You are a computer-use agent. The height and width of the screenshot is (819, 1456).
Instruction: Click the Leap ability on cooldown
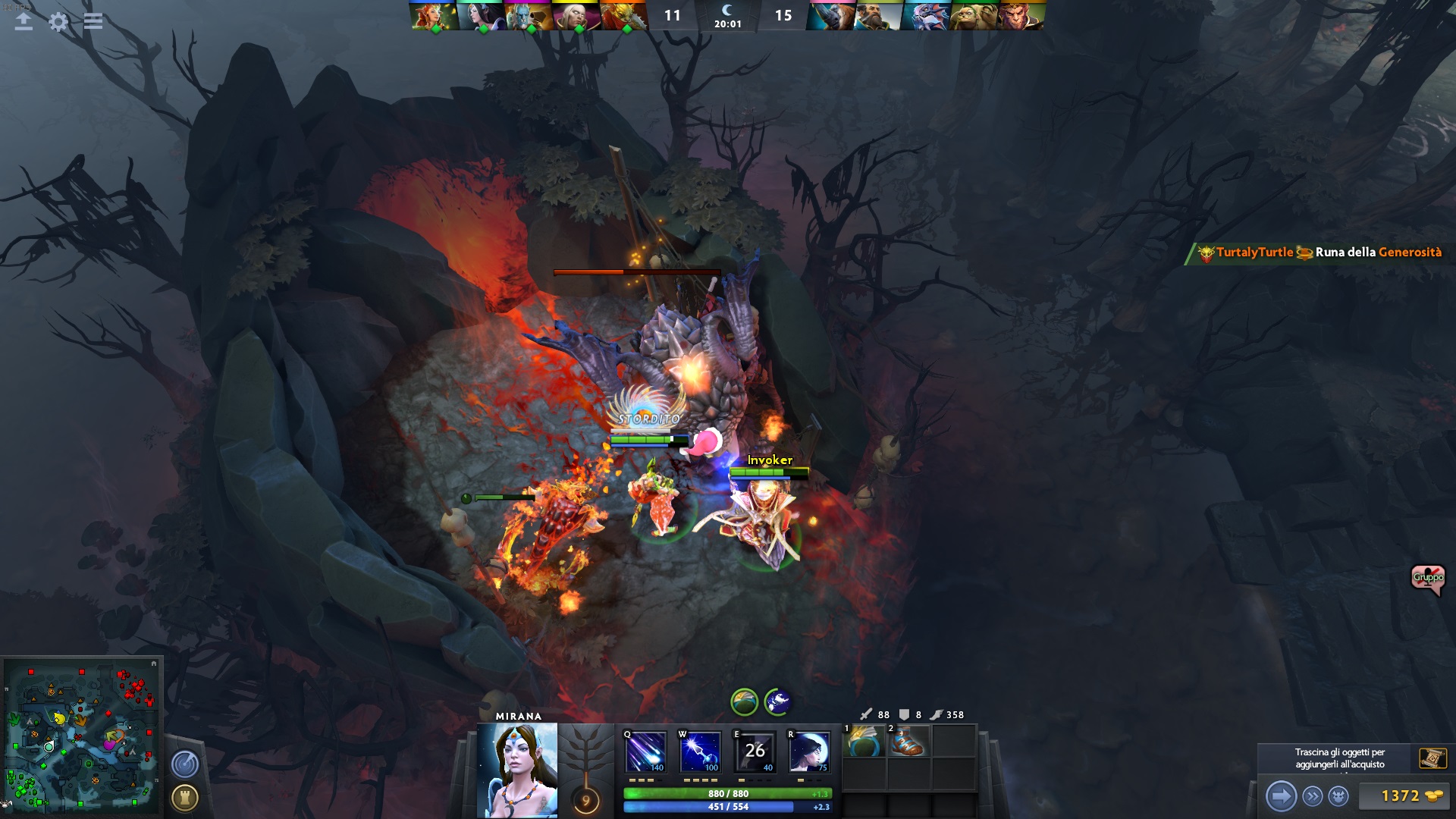click(x=755, y=752)
